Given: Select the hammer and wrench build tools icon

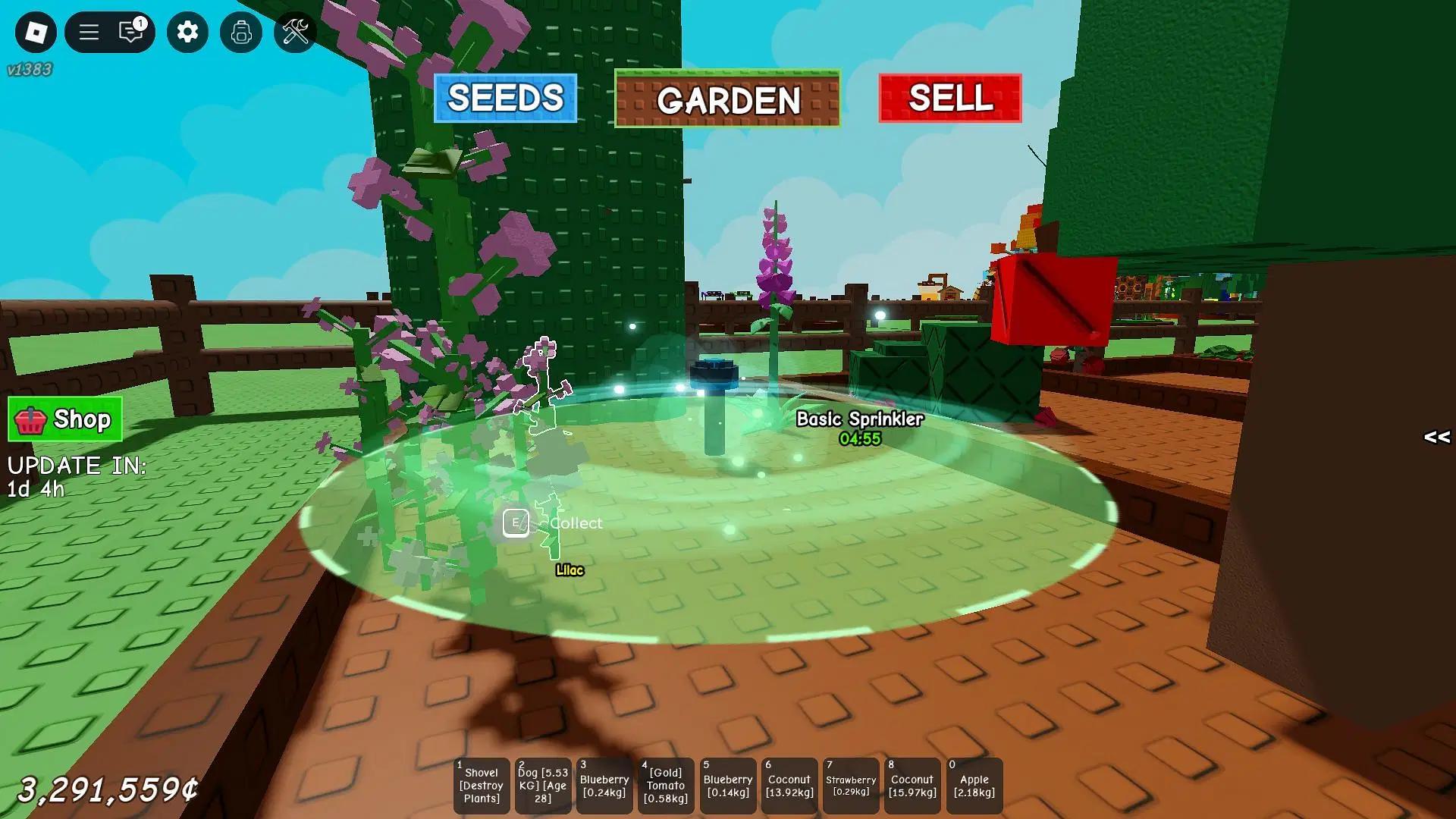Looking at the screenshot, I should click(x=297, y=33).
